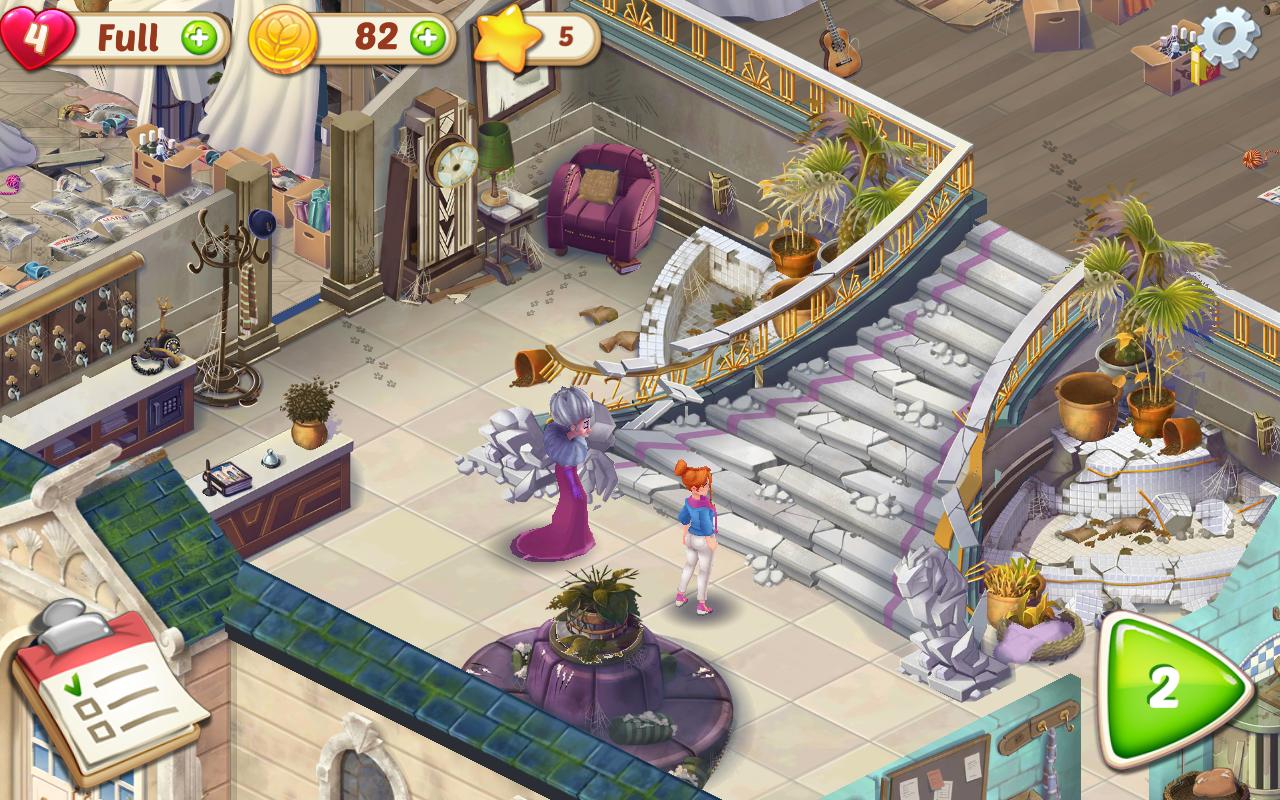Screen dimensions: 1280x800
Task: Open the clipboard task list
Action: 108,683
